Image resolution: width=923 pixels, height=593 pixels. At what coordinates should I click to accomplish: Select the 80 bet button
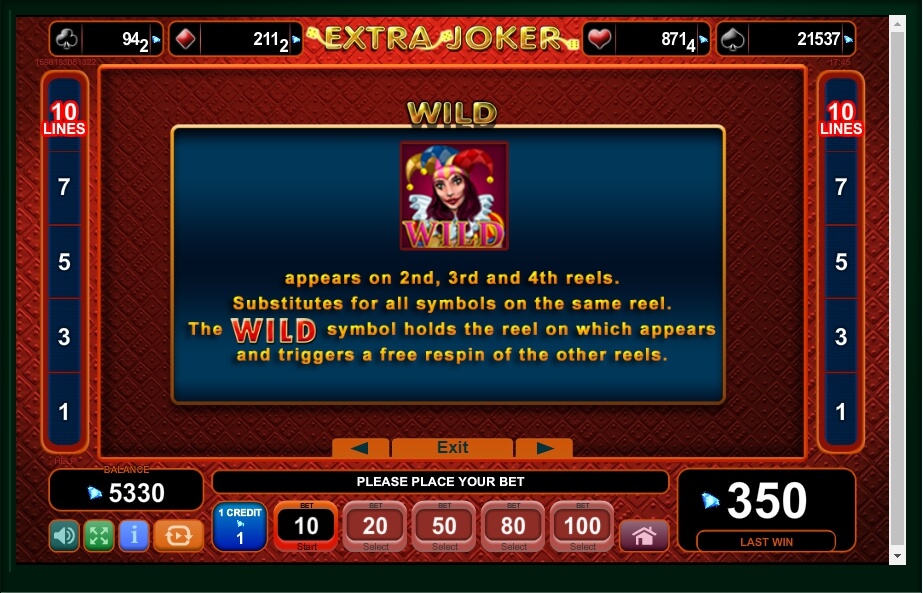514,526
